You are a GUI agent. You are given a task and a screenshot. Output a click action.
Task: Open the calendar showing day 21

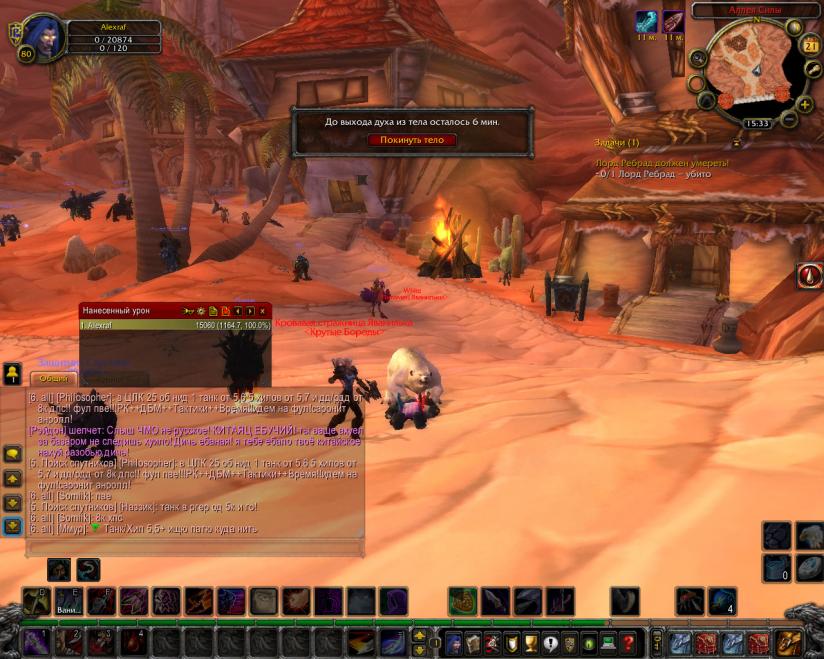point(811,46)
